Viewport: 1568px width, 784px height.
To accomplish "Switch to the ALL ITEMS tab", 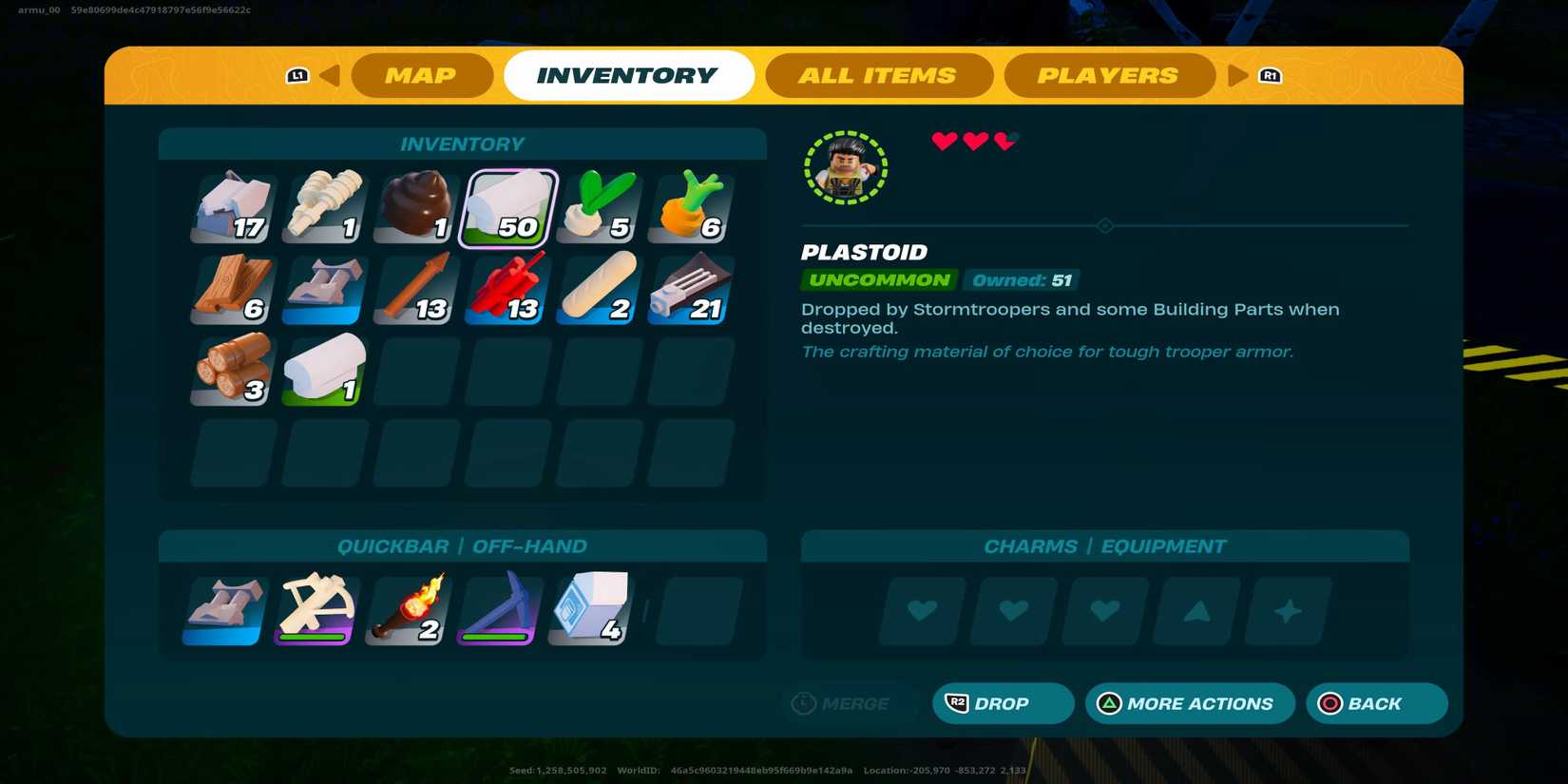I will point(878,75).
